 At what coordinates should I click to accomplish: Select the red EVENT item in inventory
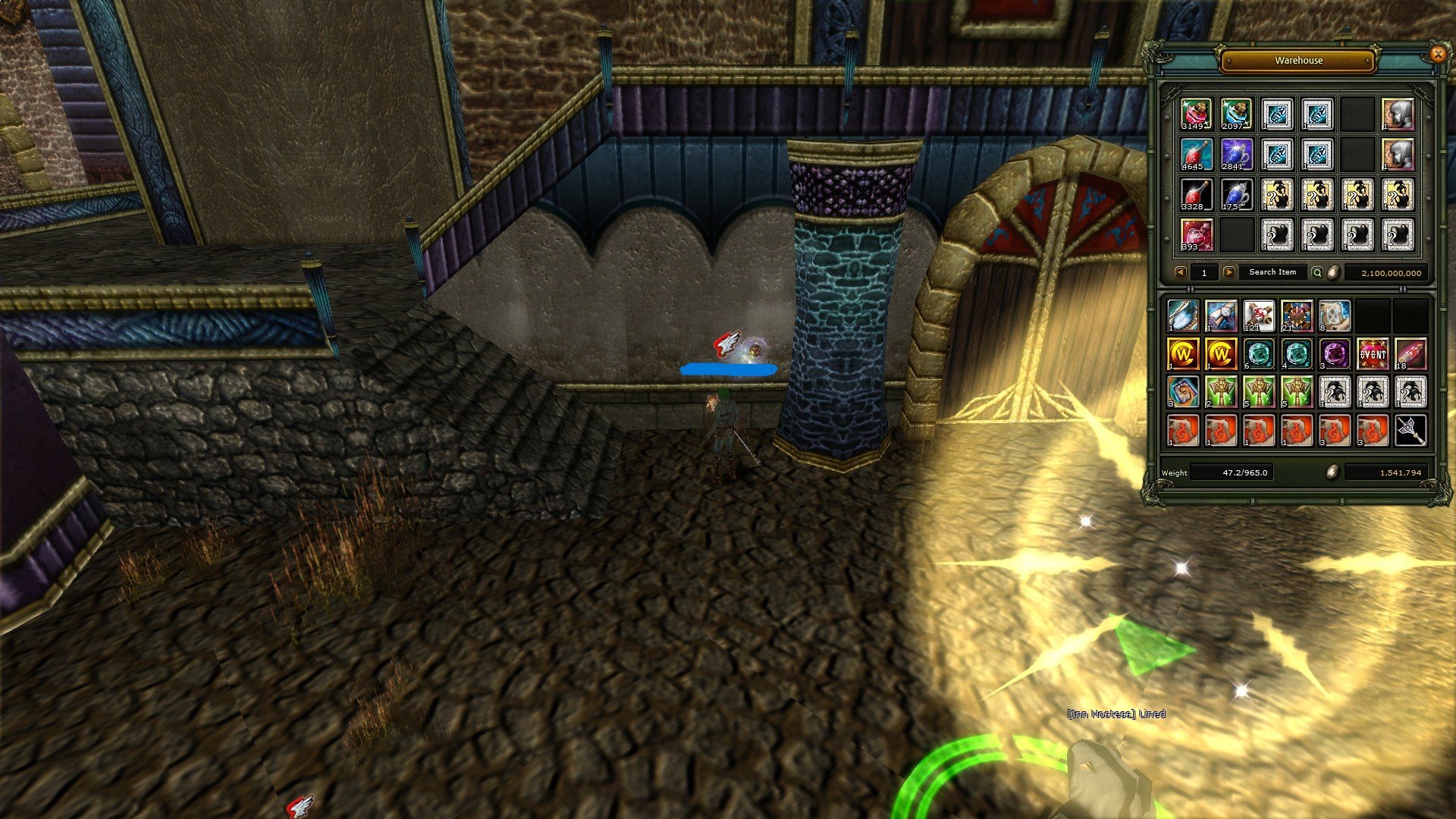(x=1373, y=353)
